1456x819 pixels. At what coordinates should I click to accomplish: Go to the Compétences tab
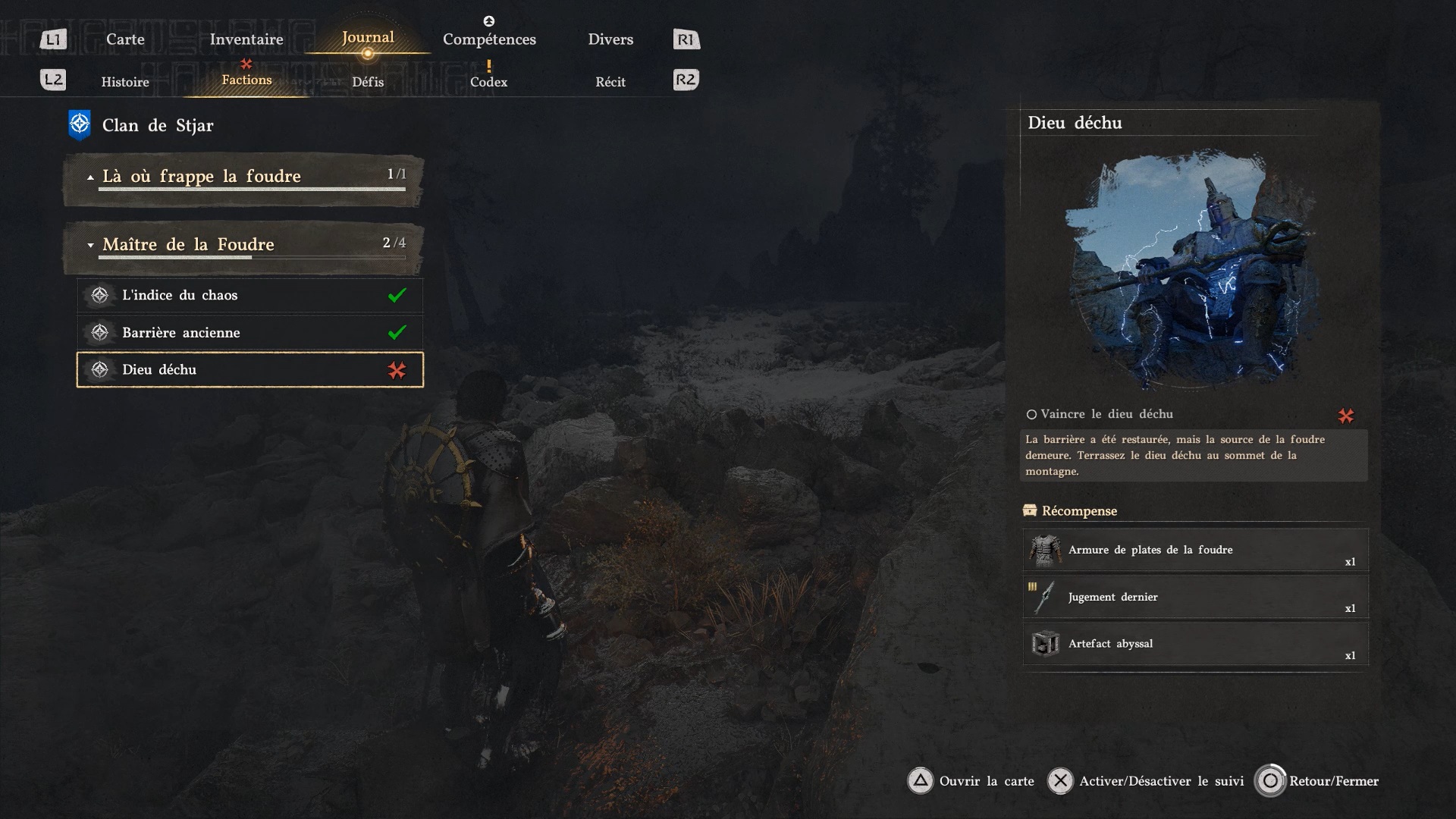pos(489,39)
